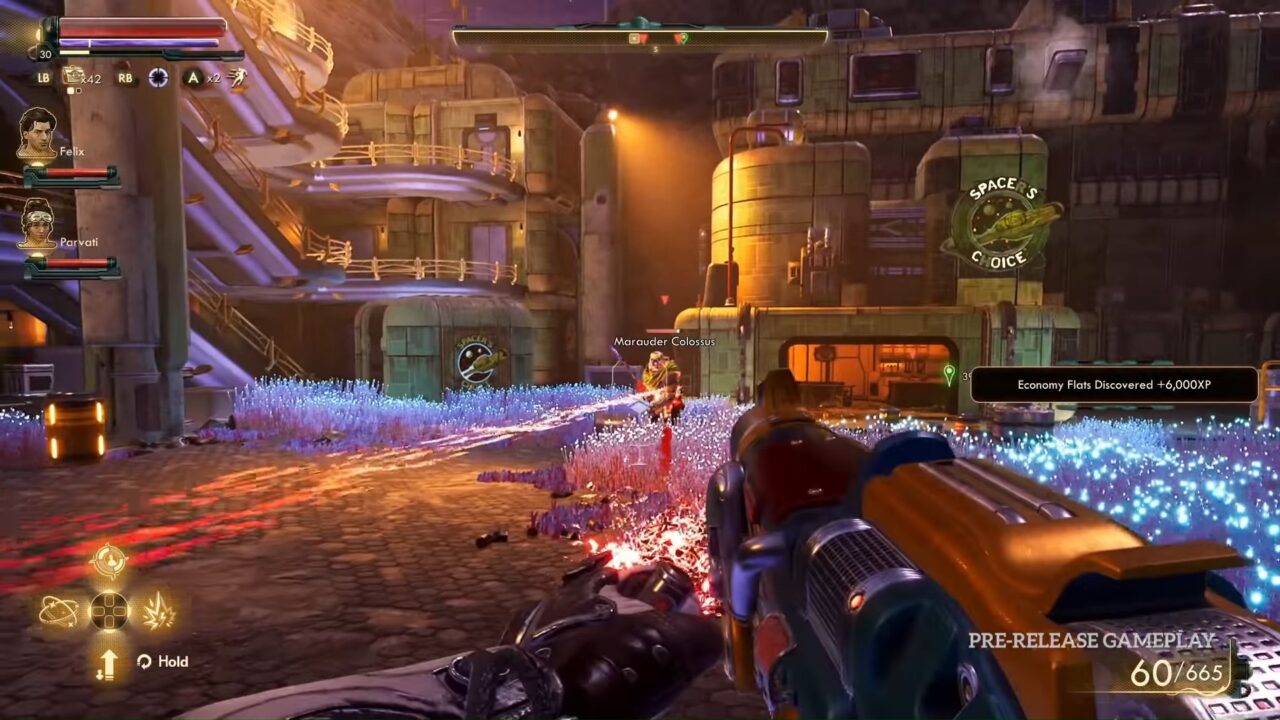Activate the explosion burst ability icon
Screen dimensions: 1280x720
click(x=158, y=610)
